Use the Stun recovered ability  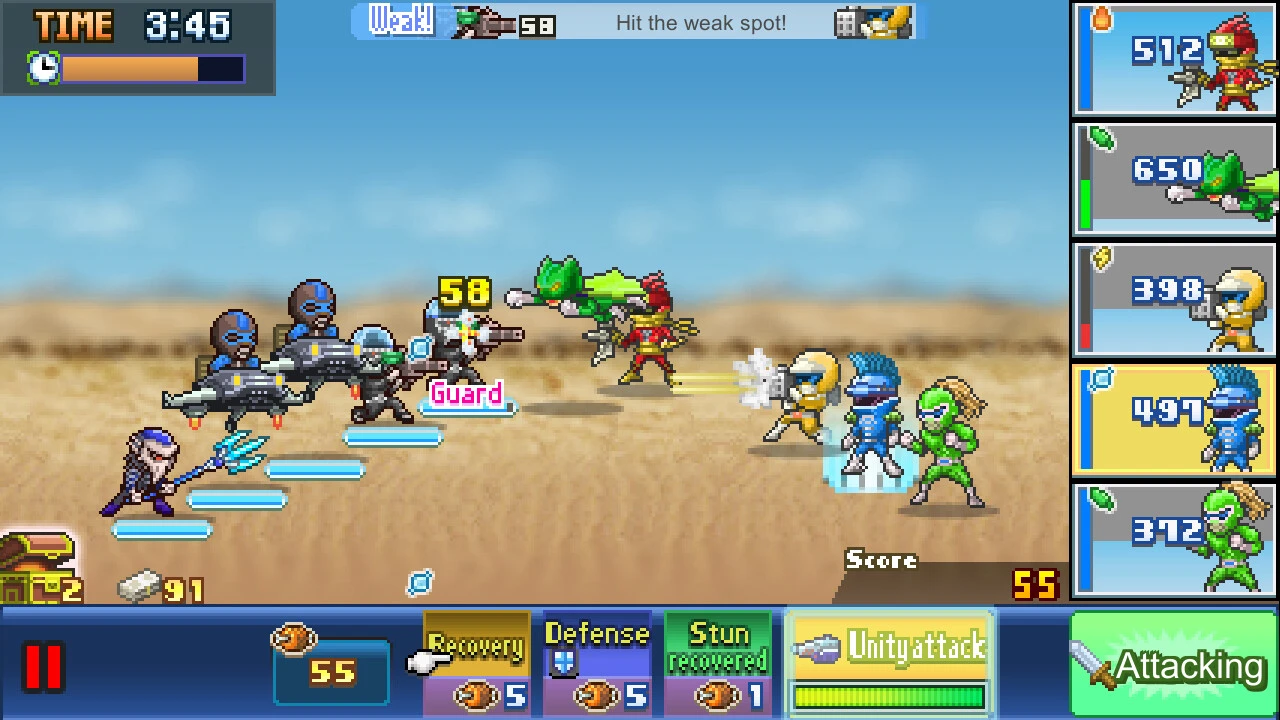[x=719, y=660]
